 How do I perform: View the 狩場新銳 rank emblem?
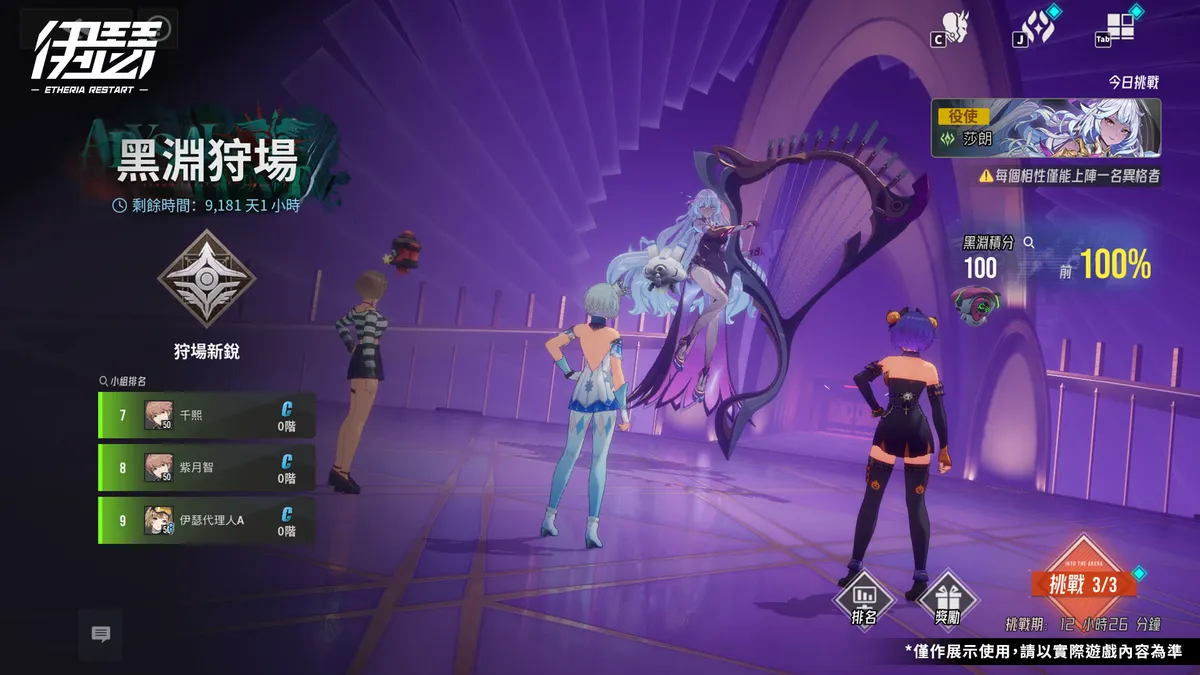[x=207, y=279]
